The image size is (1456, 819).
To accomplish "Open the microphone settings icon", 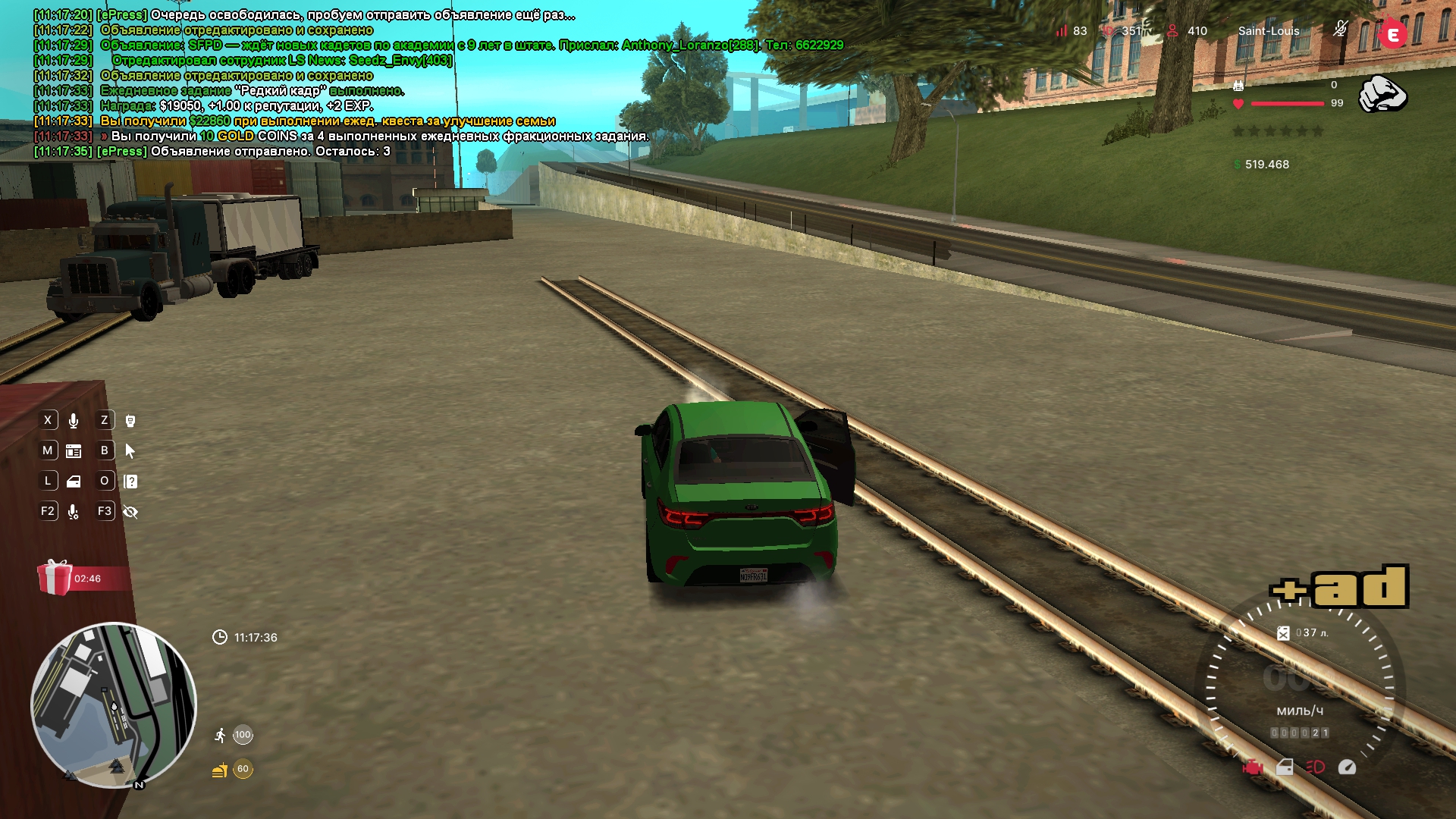I will click(x=74, y=512).
